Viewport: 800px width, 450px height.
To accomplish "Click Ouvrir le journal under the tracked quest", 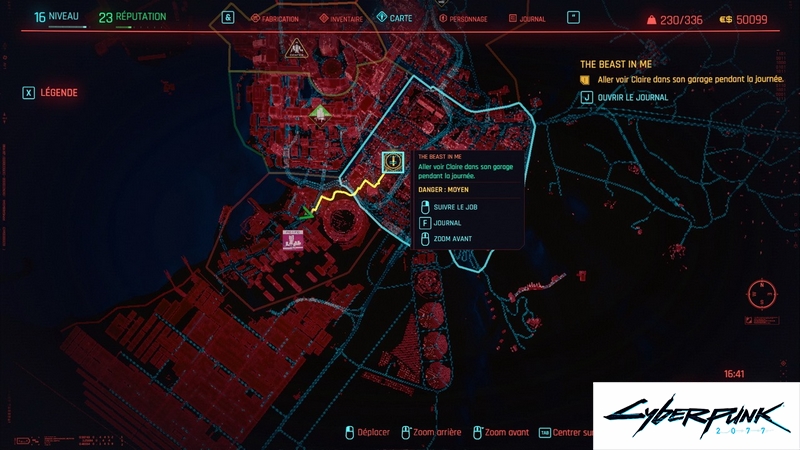I will (624, 97).
